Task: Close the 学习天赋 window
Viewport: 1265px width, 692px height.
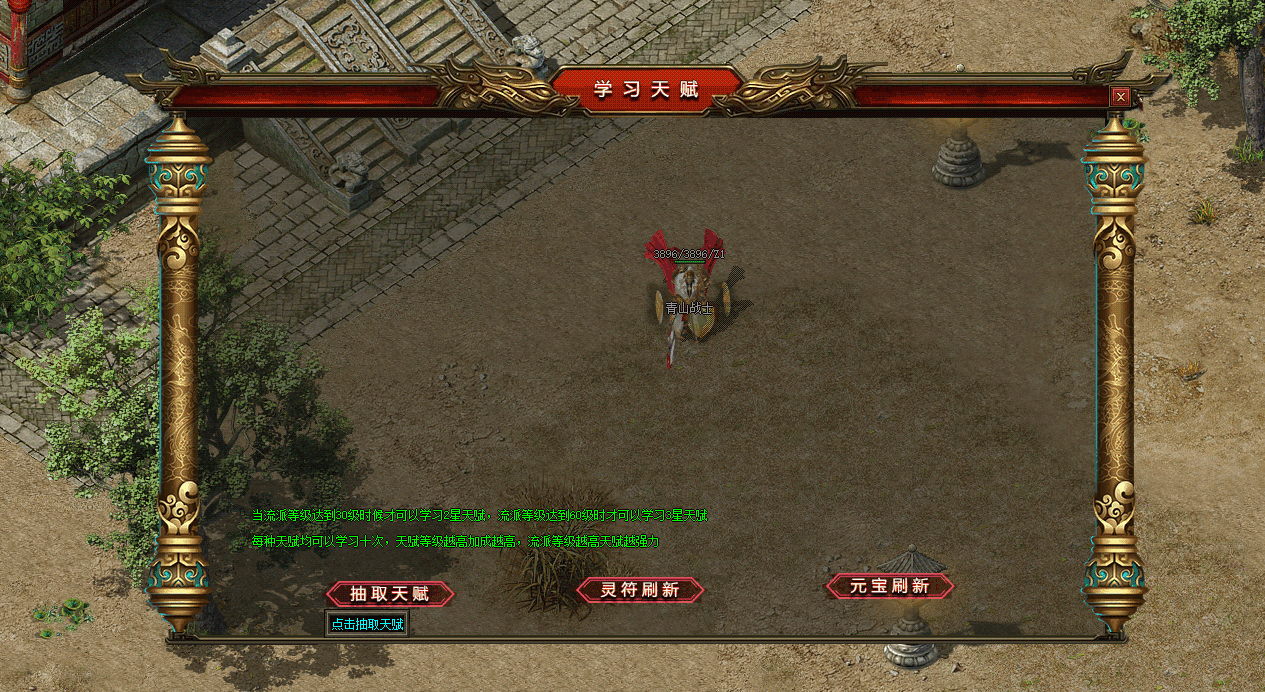Action: tap(1121, 97)
